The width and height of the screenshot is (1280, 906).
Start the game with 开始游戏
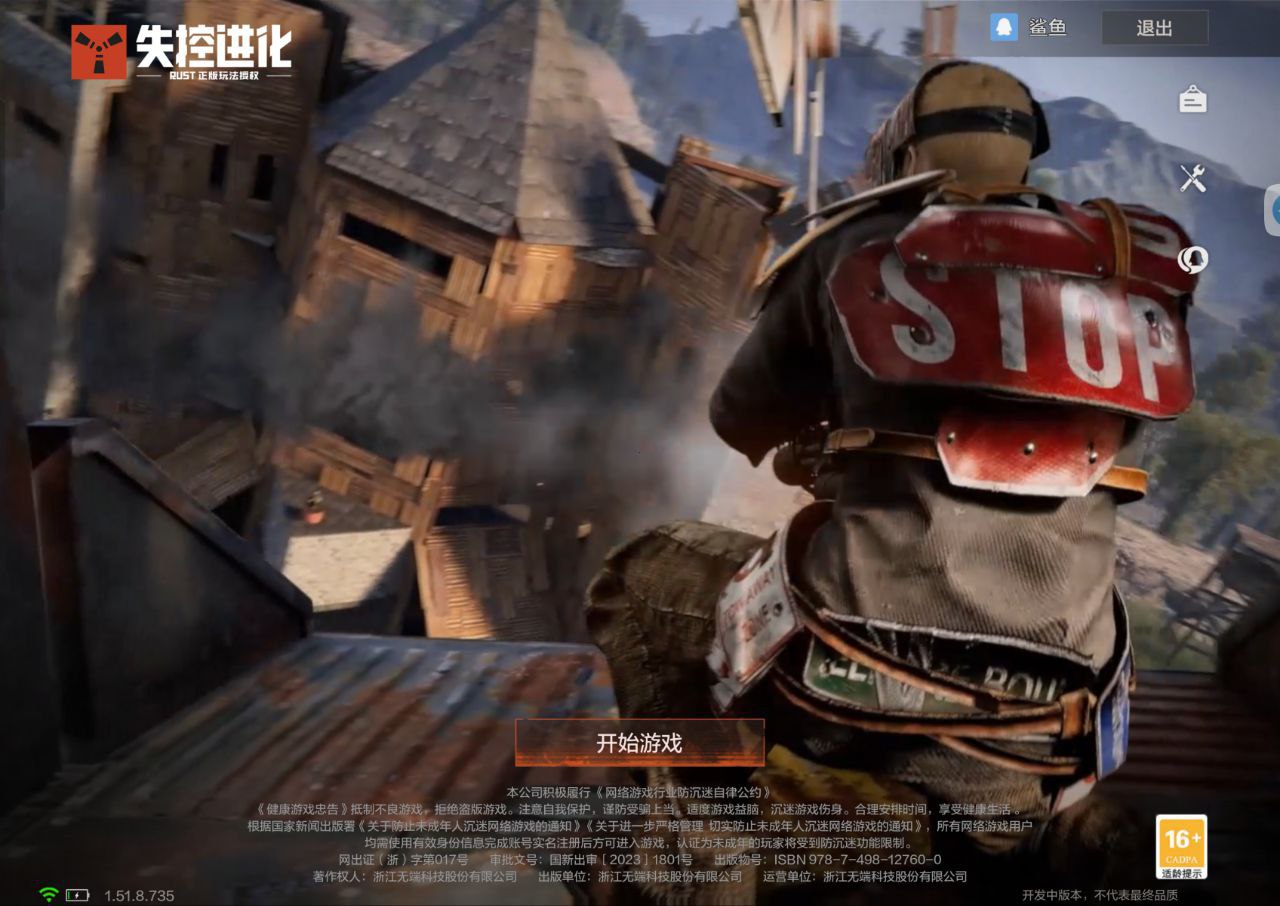point(640,743)
